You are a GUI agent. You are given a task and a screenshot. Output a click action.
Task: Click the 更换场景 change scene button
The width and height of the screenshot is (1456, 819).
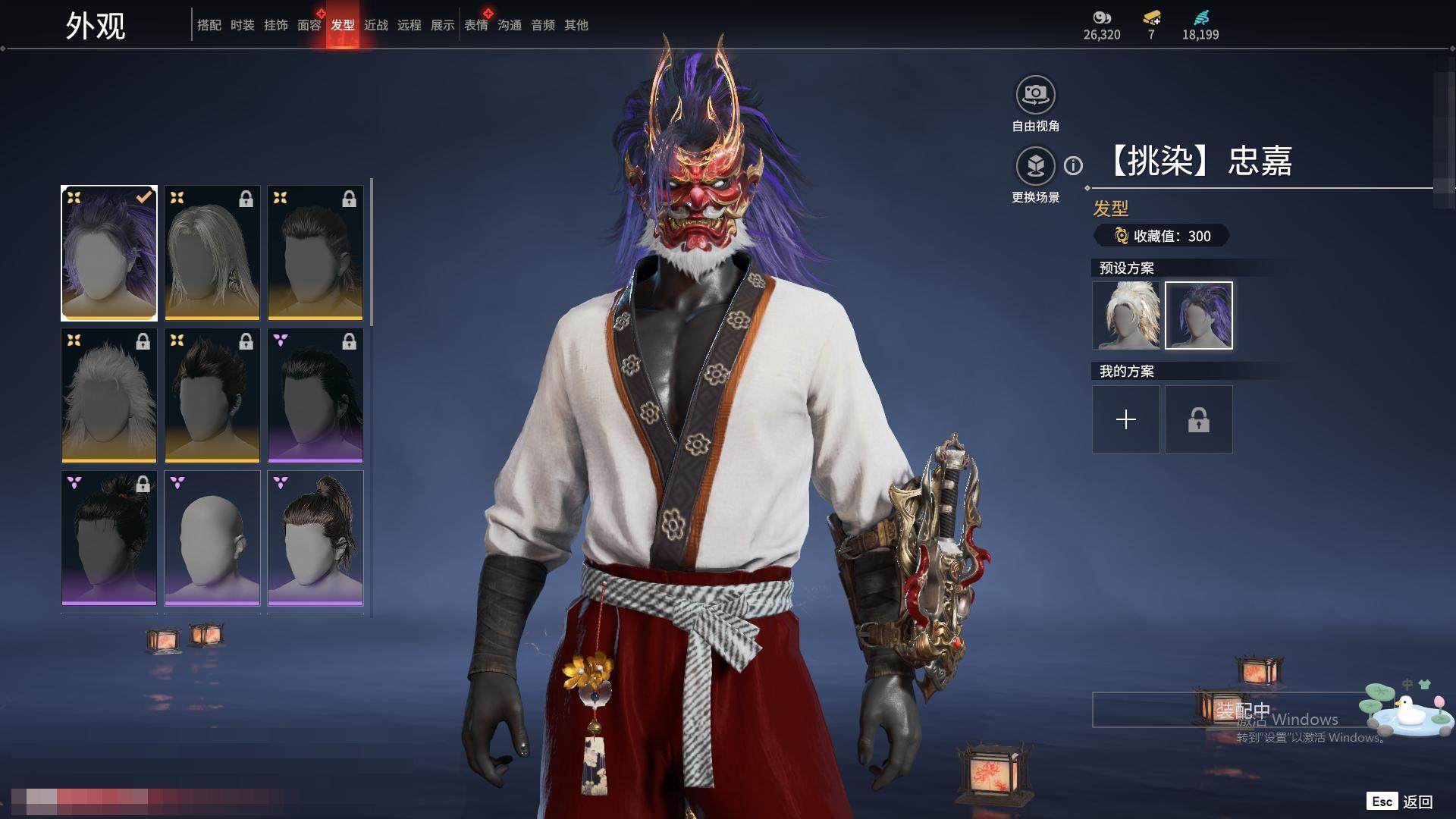[x=1035, y=166]
